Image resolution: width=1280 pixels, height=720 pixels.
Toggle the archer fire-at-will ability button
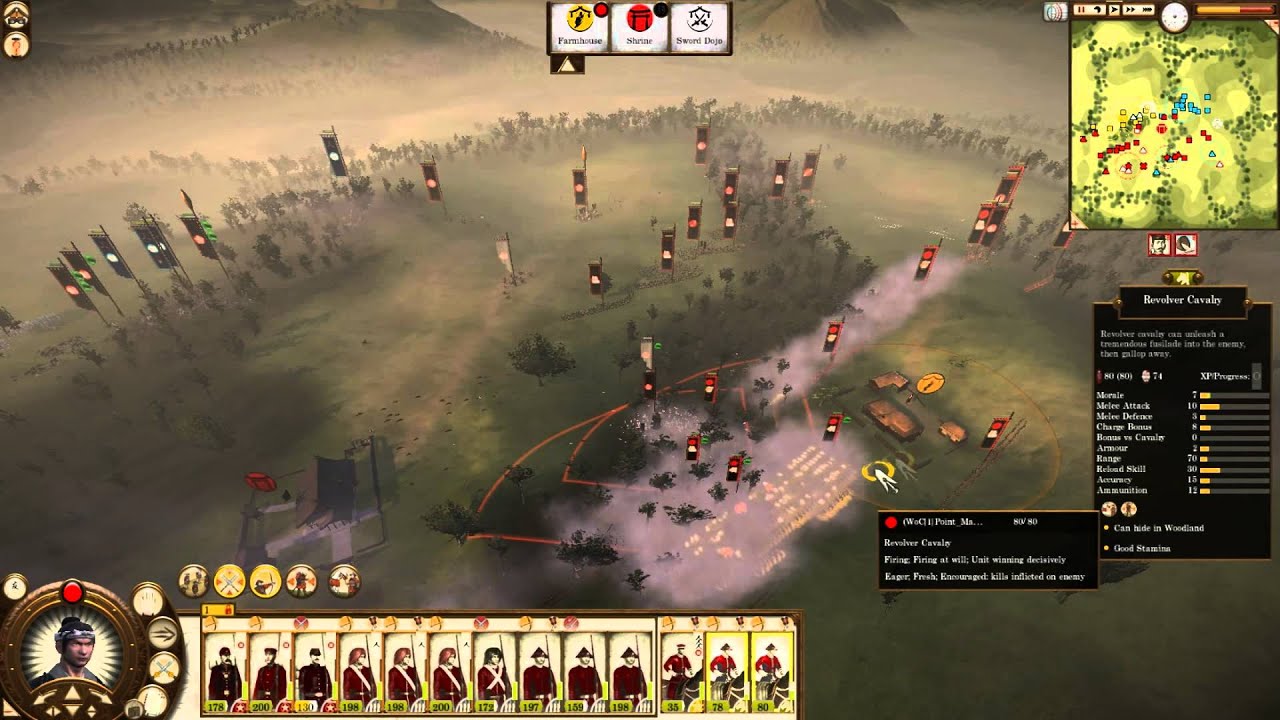click(x=266, y=580)
